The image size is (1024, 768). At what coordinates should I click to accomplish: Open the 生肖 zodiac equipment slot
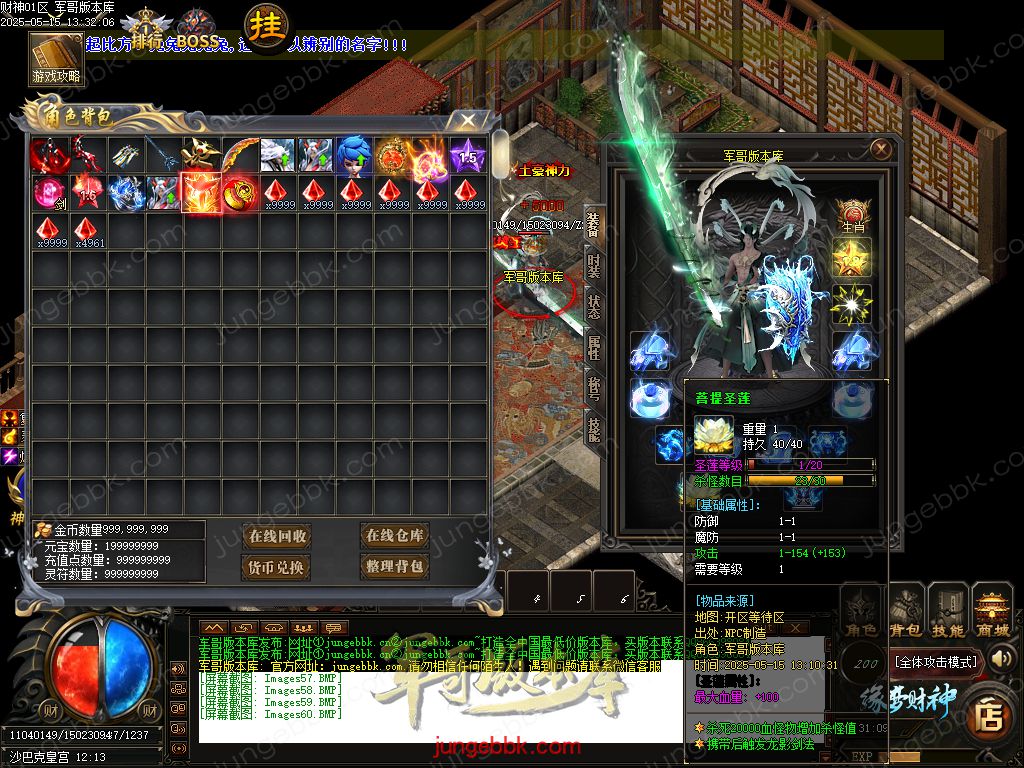pyautogui.click(x=852, y=216)
